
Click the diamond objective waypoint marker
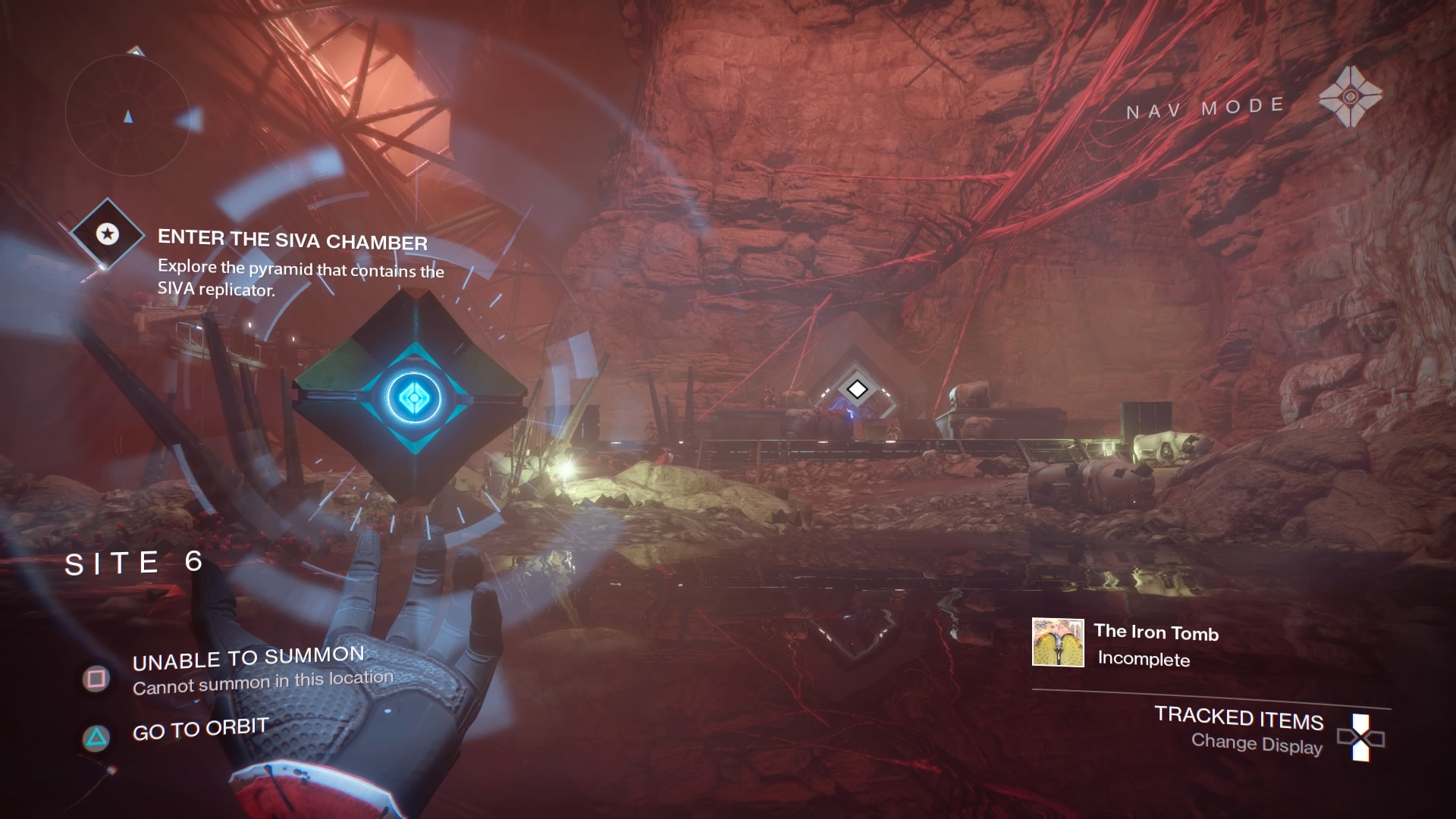(x=857, y=389)
